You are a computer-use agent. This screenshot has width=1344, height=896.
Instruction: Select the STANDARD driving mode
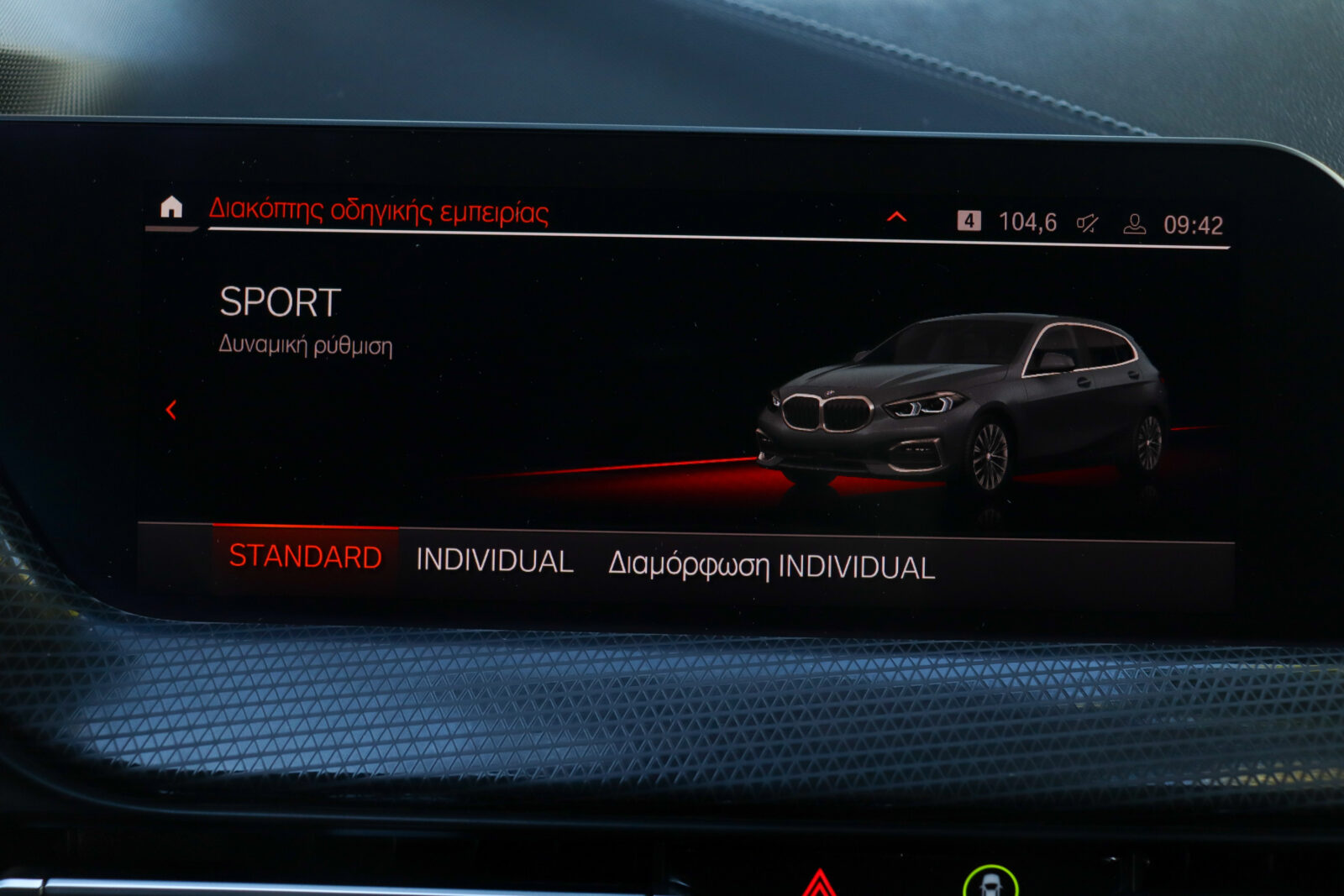305,557
